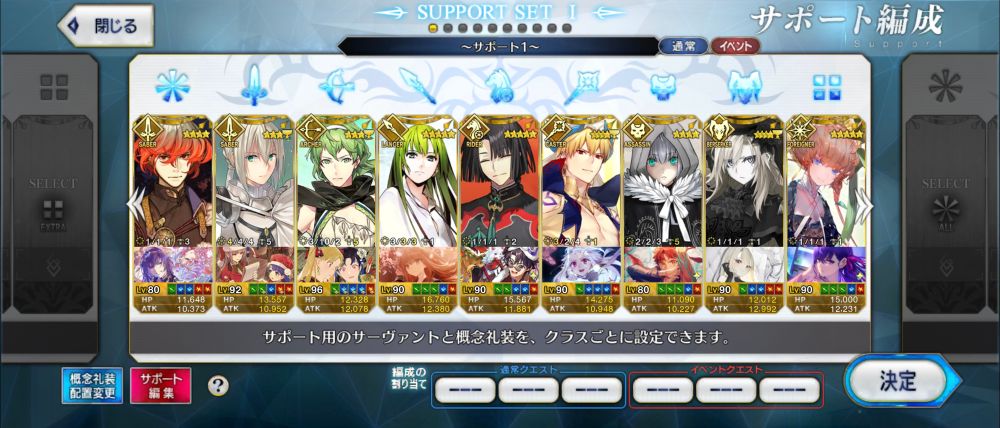The width and height of the screenshot is (1000, 428).
Task: Open the 概念礼装 配置変更 option
Action: (x=95, y=385)
